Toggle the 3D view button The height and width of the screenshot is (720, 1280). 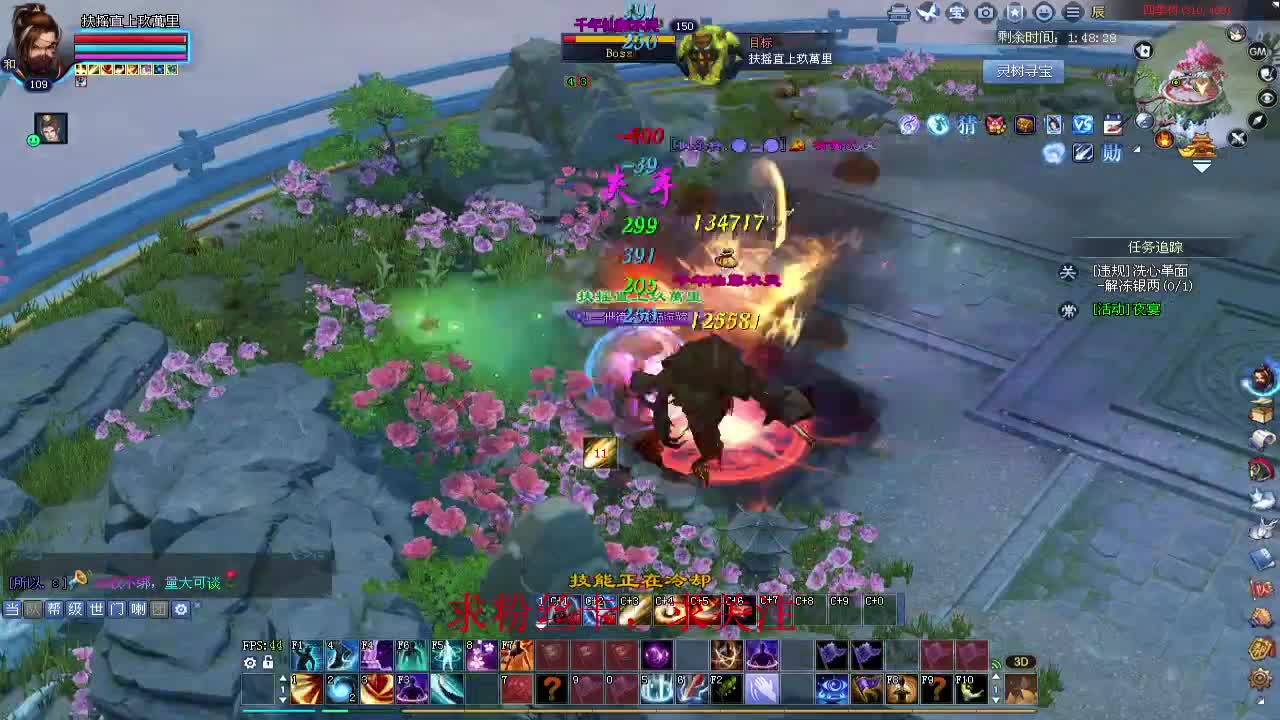point(1020,662)
